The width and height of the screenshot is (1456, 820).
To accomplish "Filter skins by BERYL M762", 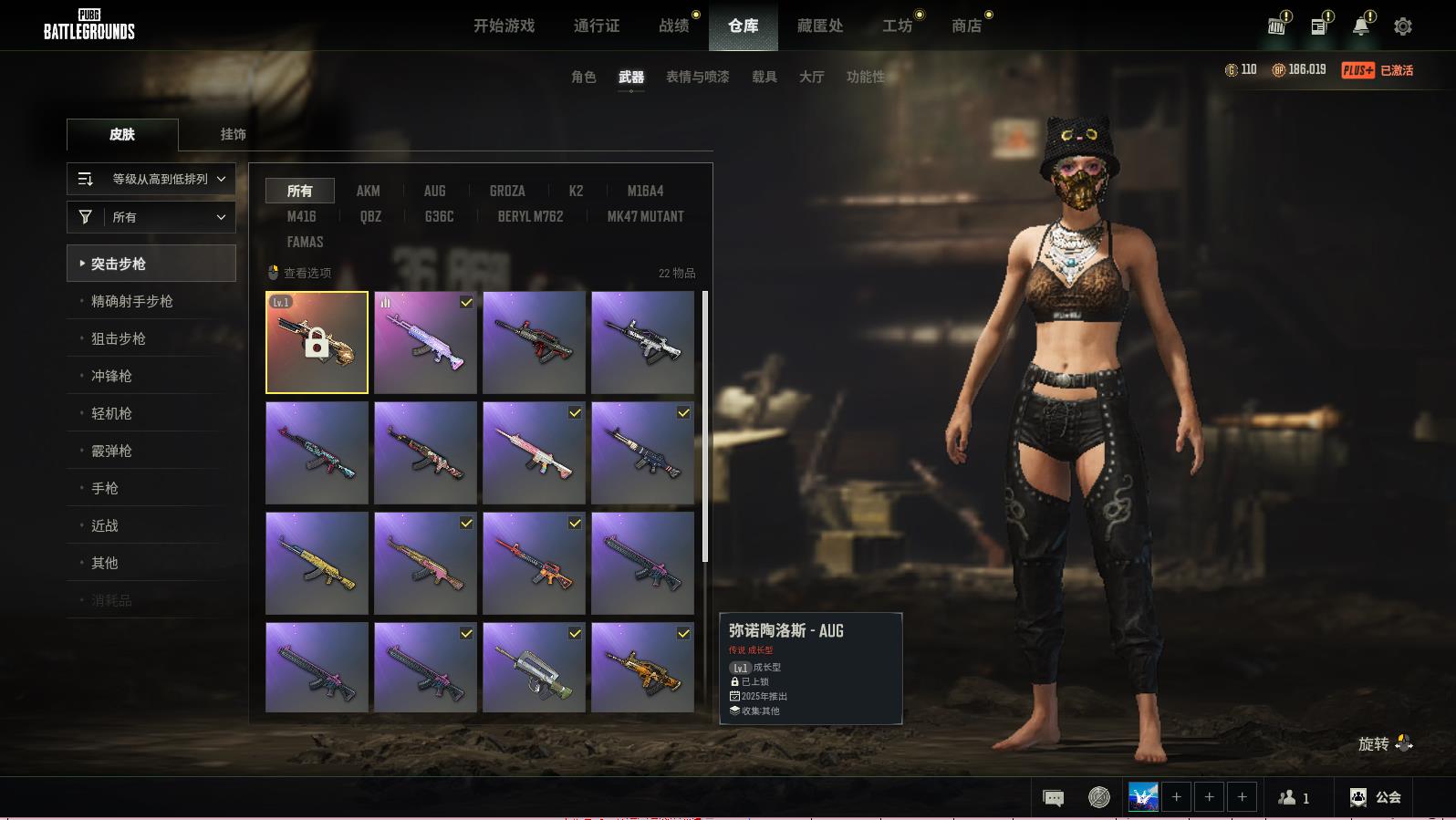I will pos(530,216).
